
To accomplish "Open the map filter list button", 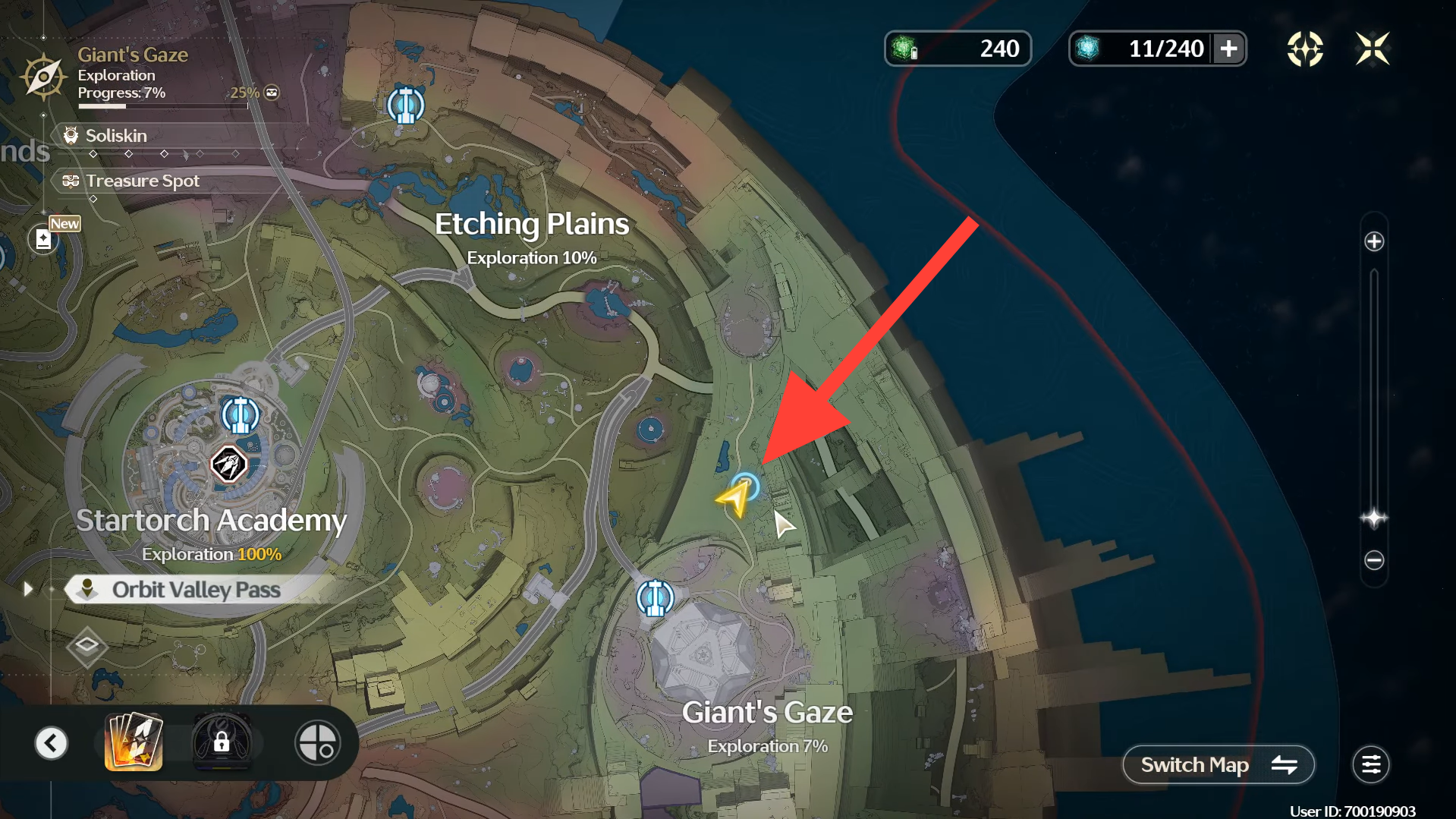I will pyautogui.click(x=1370, y=764).
